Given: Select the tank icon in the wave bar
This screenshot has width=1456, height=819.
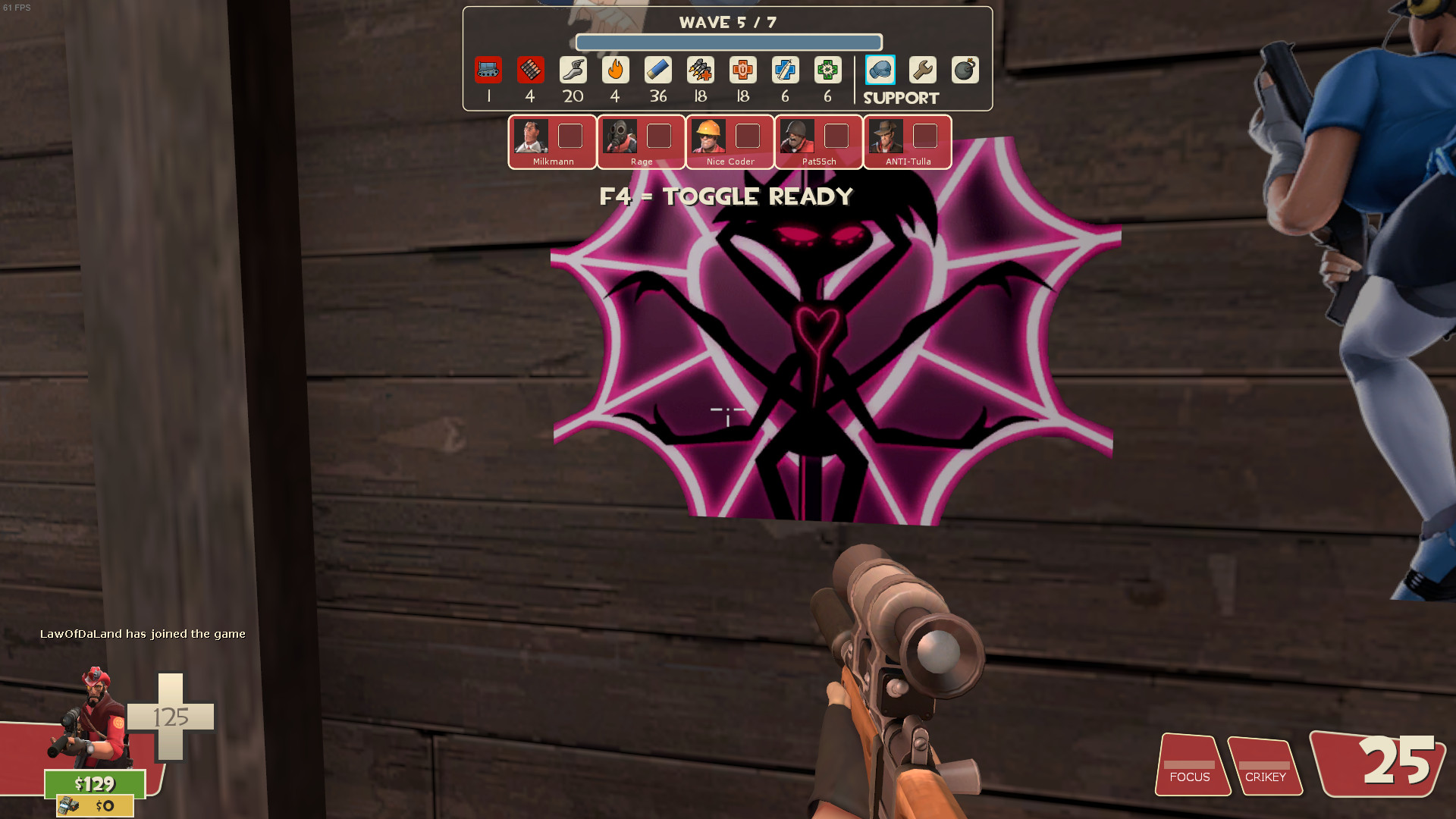Looking at the screenshot, I should click(x=489, y=70).
